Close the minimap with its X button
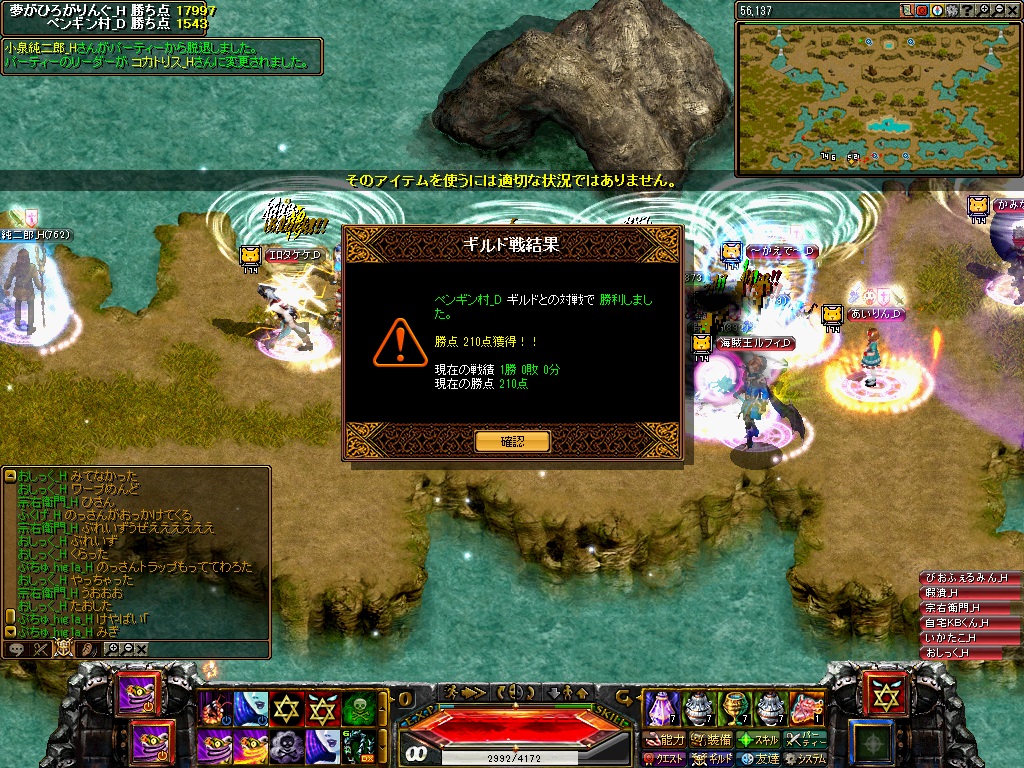The image size is (1024, 768). pyautogui.click(x=1014, y=10)
